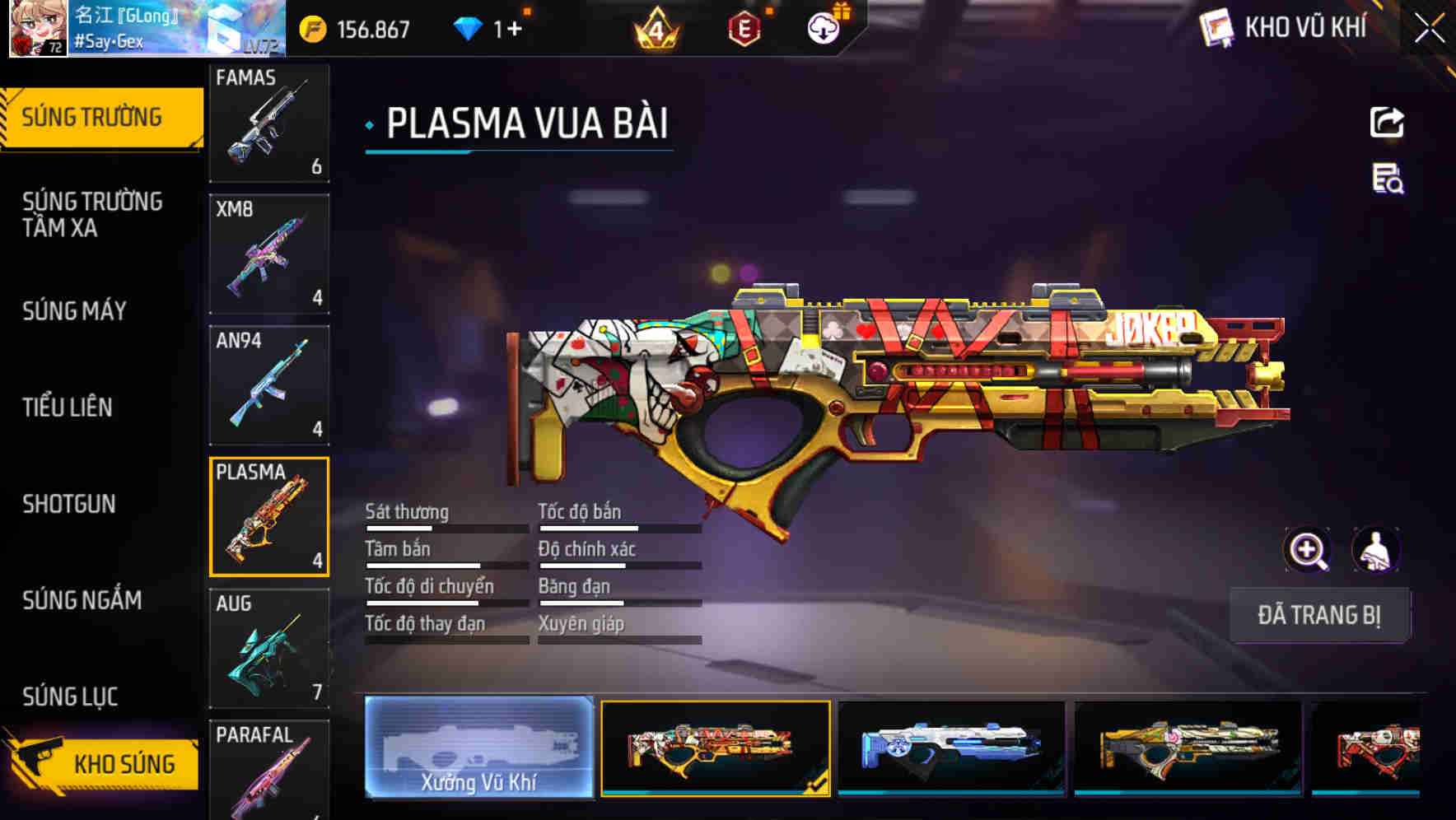This screenshot has width=1456, height=820.
Task: Click the magnifier zoom icon near the weapon
Action: [1308, 549]
